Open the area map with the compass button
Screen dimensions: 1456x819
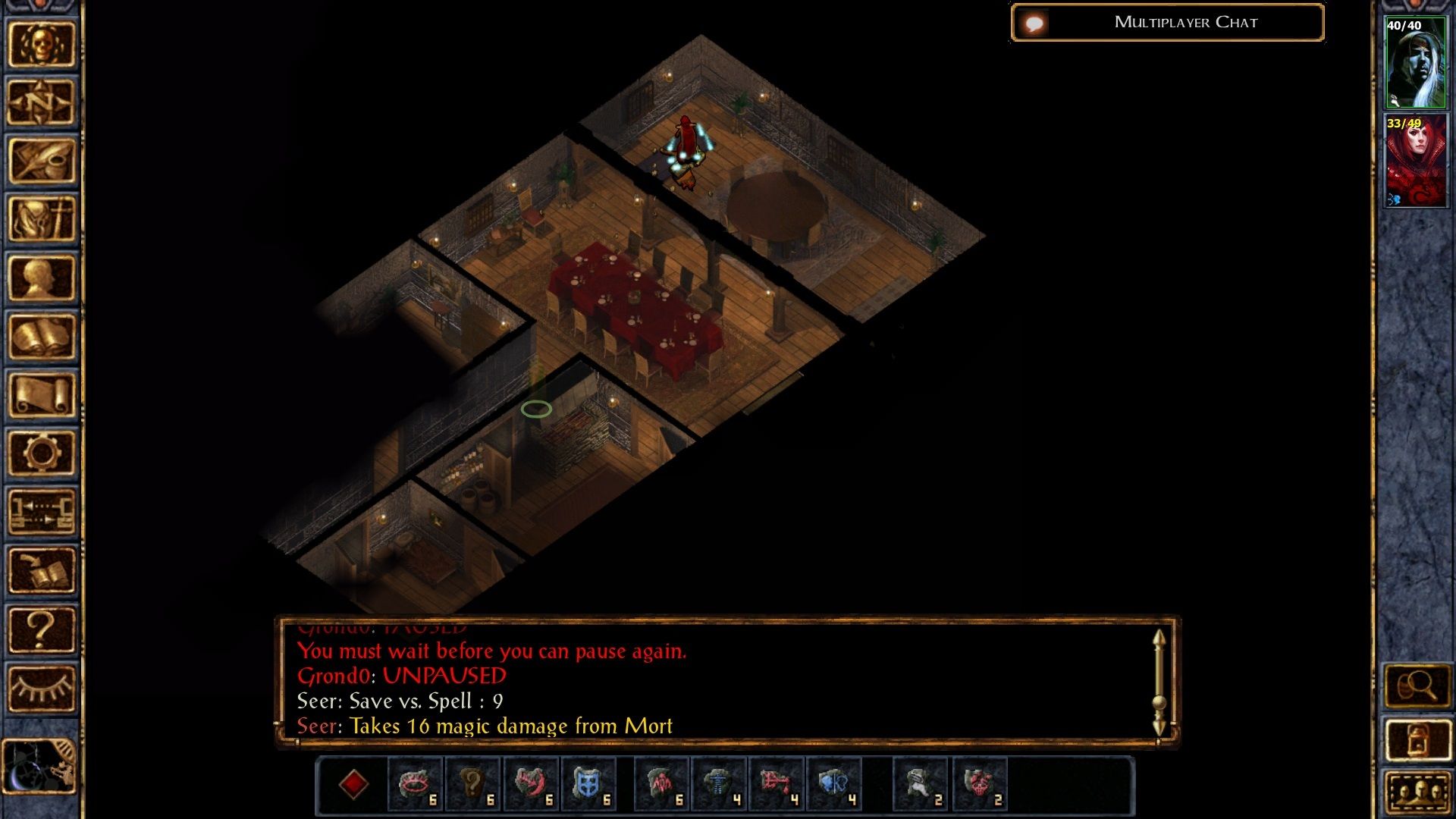(41, 102)
